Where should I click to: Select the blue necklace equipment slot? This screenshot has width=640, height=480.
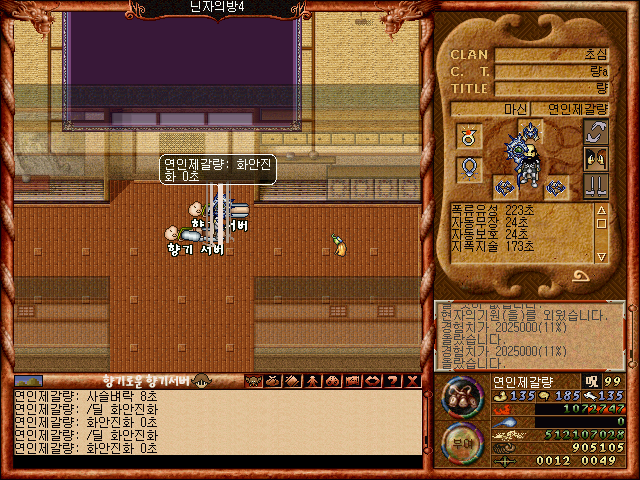coord(468,168)
